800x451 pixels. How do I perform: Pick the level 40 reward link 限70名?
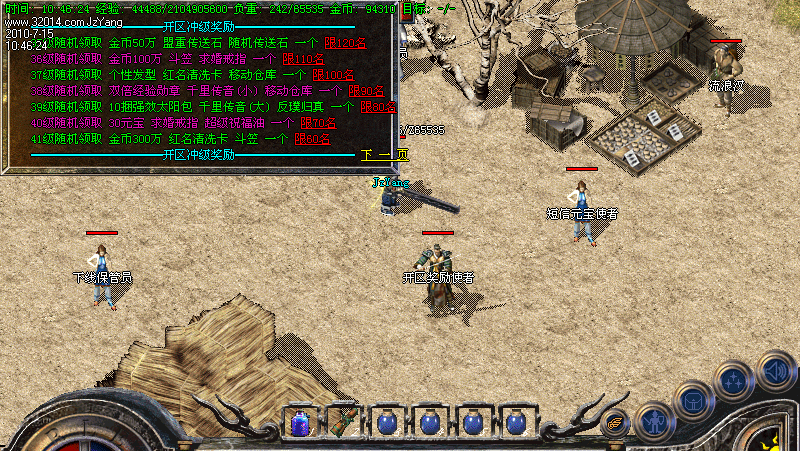[x=317, y=123]
